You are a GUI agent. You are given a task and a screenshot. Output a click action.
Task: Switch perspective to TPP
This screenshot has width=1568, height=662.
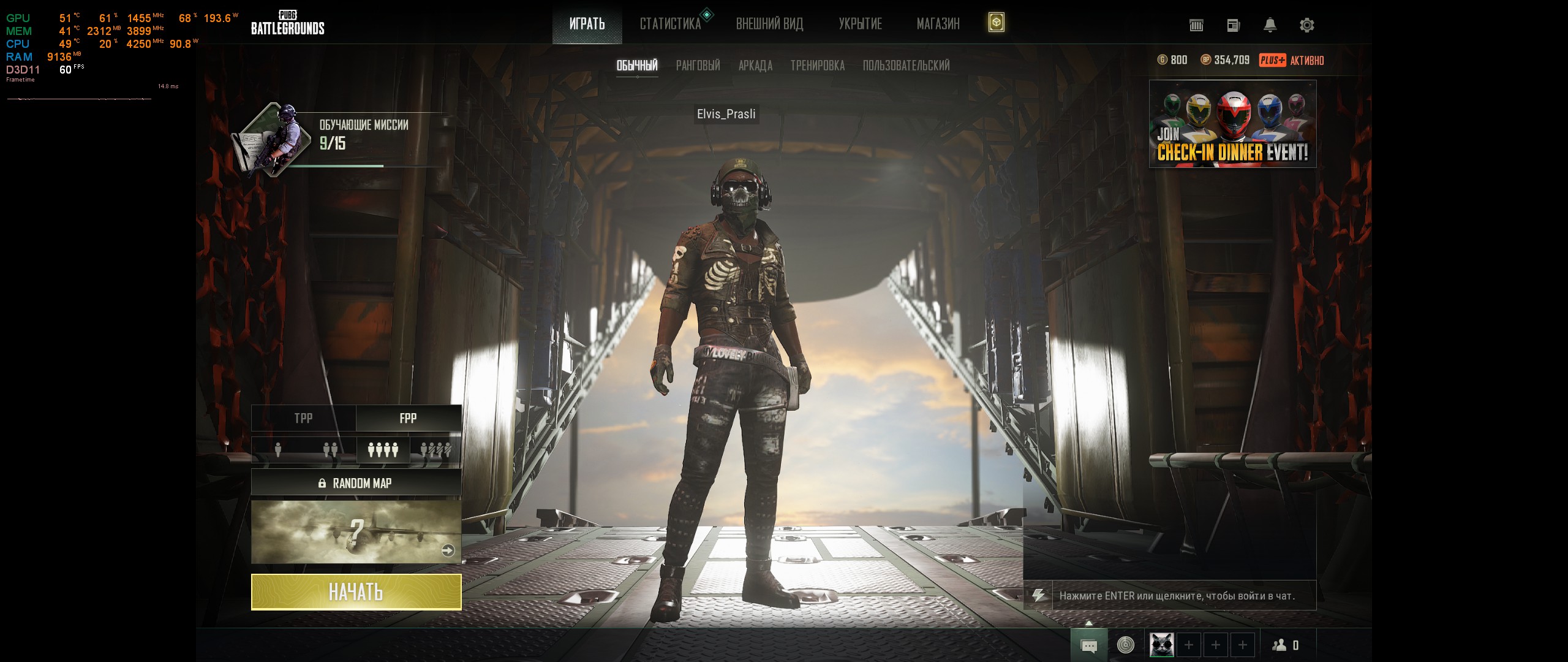tap(303, 418)
